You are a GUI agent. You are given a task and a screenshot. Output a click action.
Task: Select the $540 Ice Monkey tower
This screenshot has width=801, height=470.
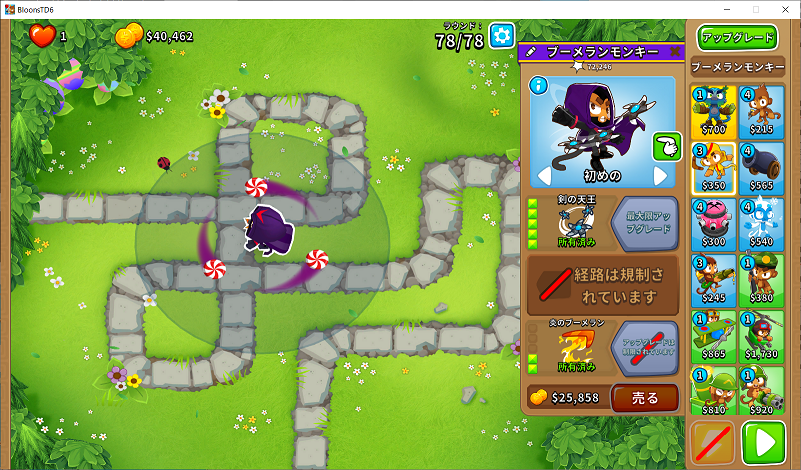[762, 223]
